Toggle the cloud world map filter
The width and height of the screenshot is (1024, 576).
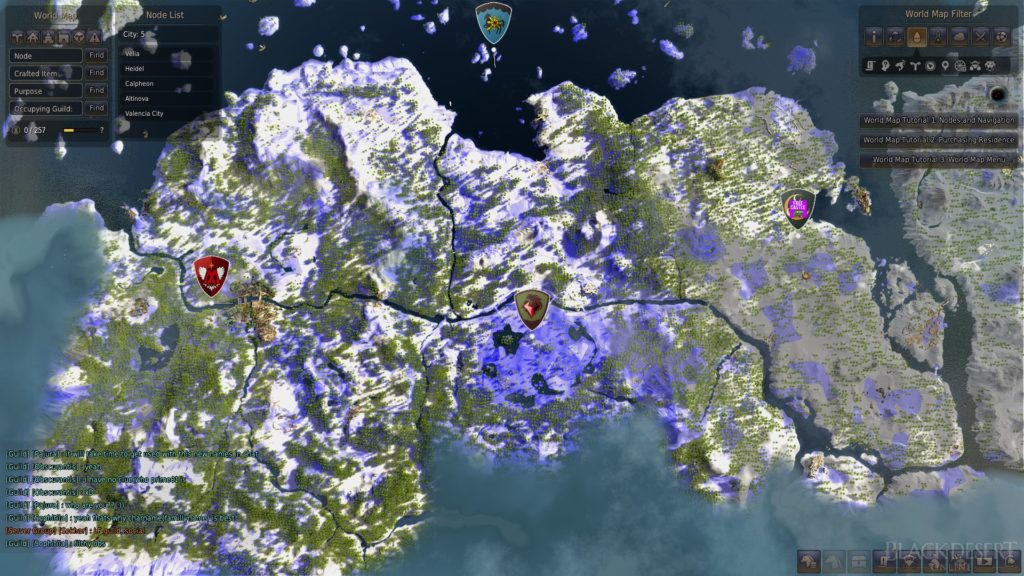point(956,37)
